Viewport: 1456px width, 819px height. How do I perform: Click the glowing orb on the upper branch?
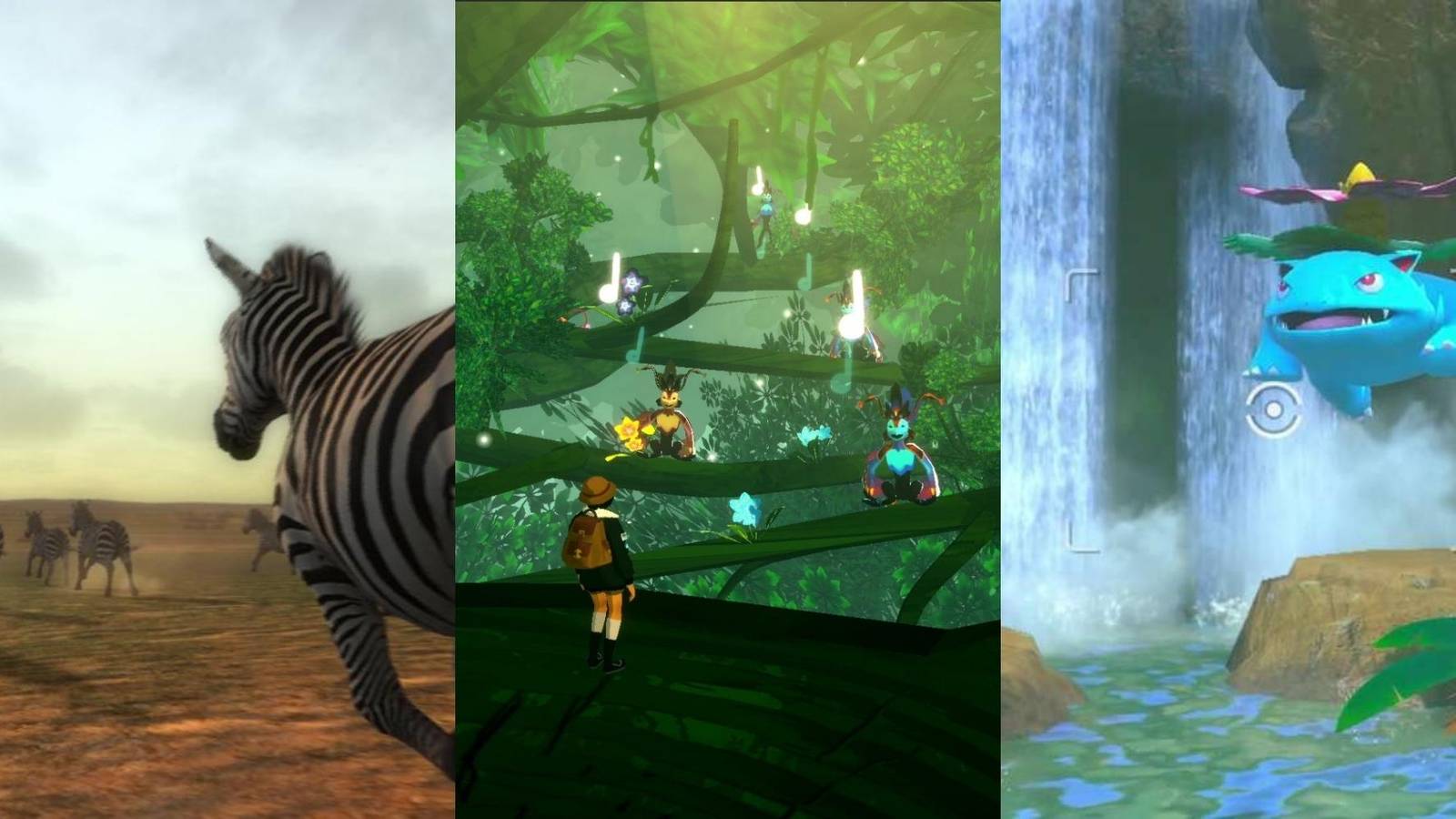point(802,216)
